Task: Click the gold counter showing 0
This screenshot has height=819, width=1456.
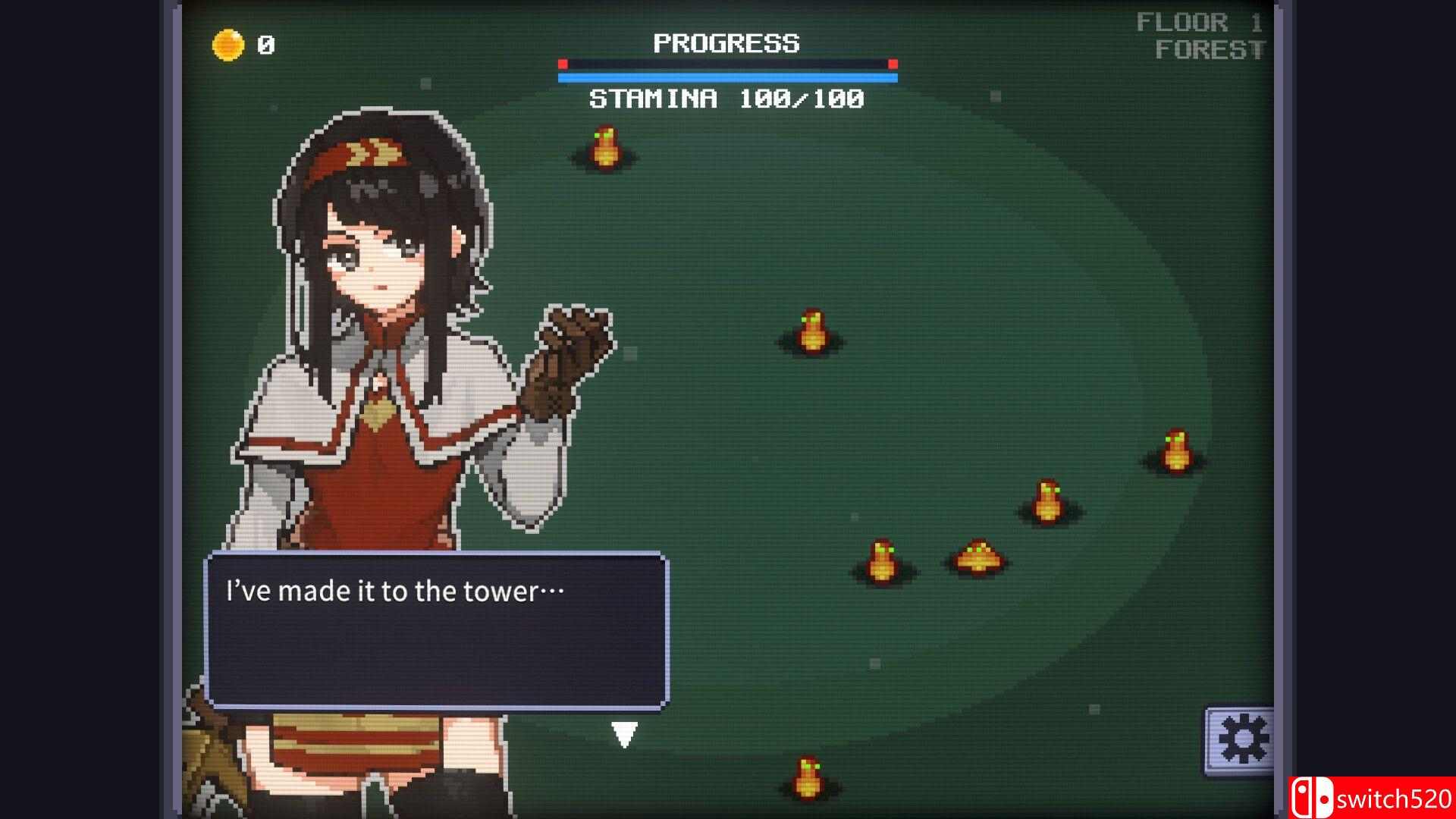Action: (x=265, y=45)
